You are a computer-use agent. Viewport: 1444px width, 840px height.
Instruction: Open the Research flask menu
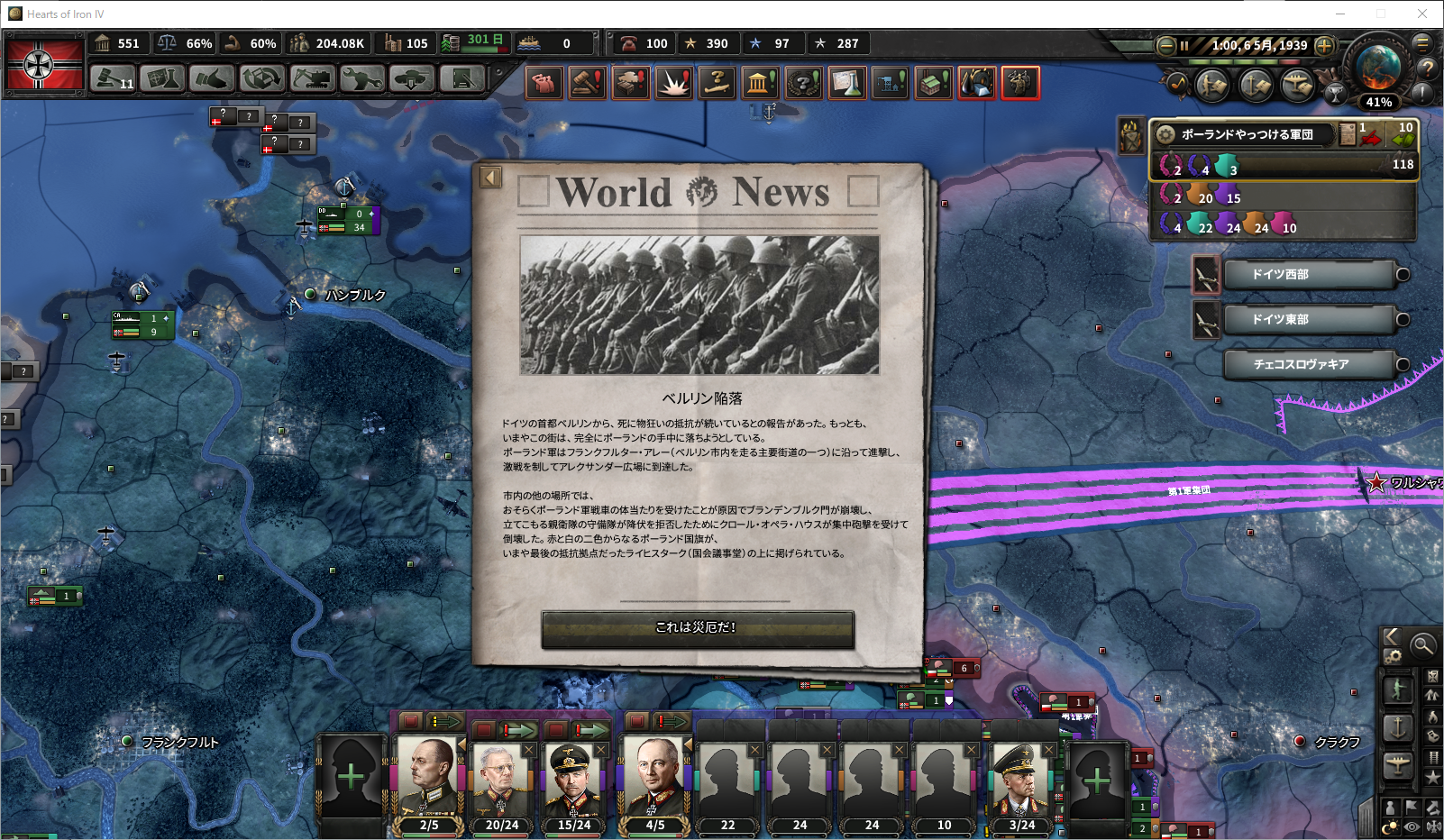162,79
